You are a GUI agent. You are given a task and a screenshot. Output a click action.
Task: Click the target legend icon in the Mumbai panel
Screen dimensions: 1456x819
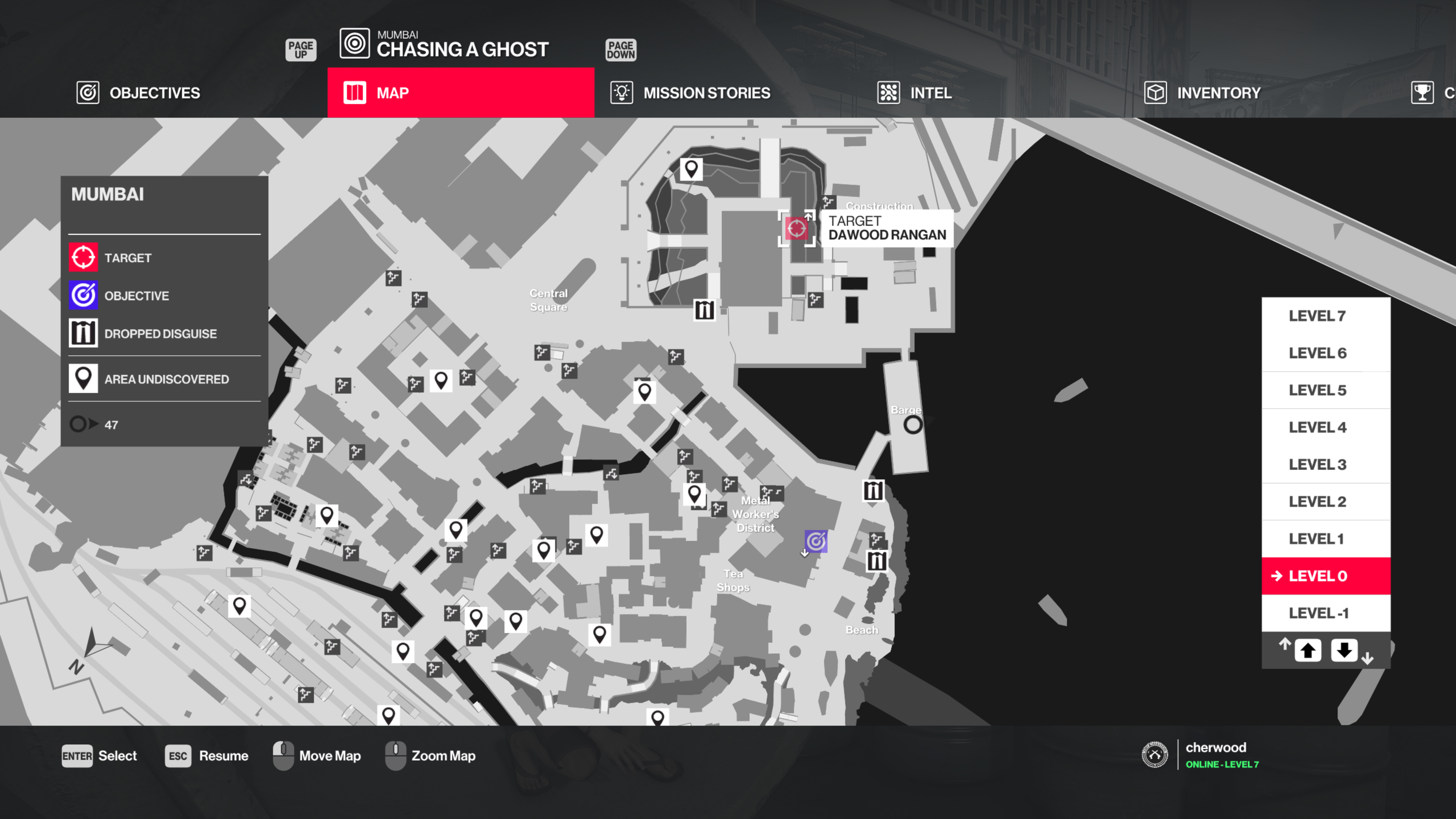tap(83, 257)
